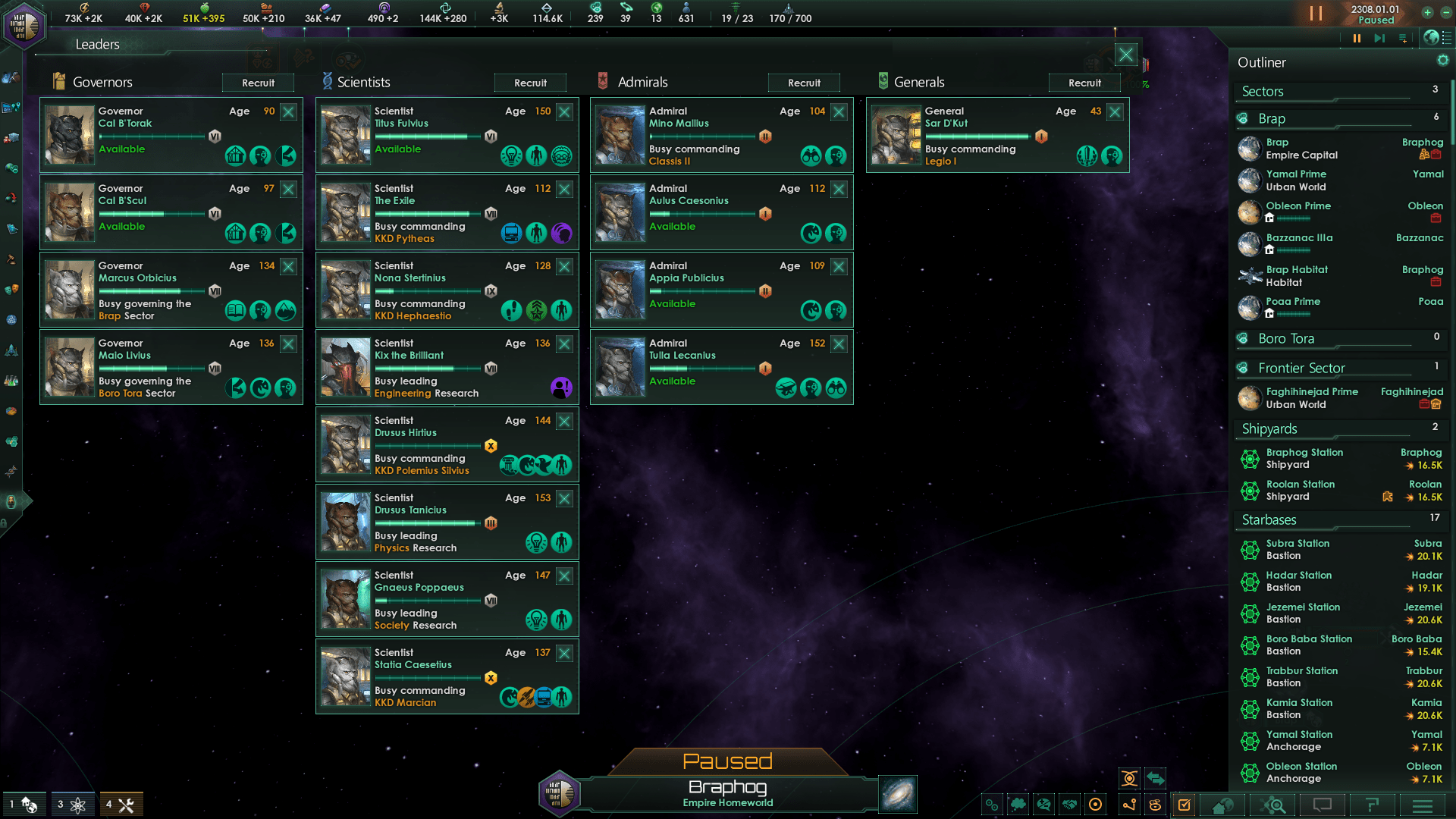Pause or resume the game
The width and height of the screenshot is (1456, 819).
coord(1316,14)
